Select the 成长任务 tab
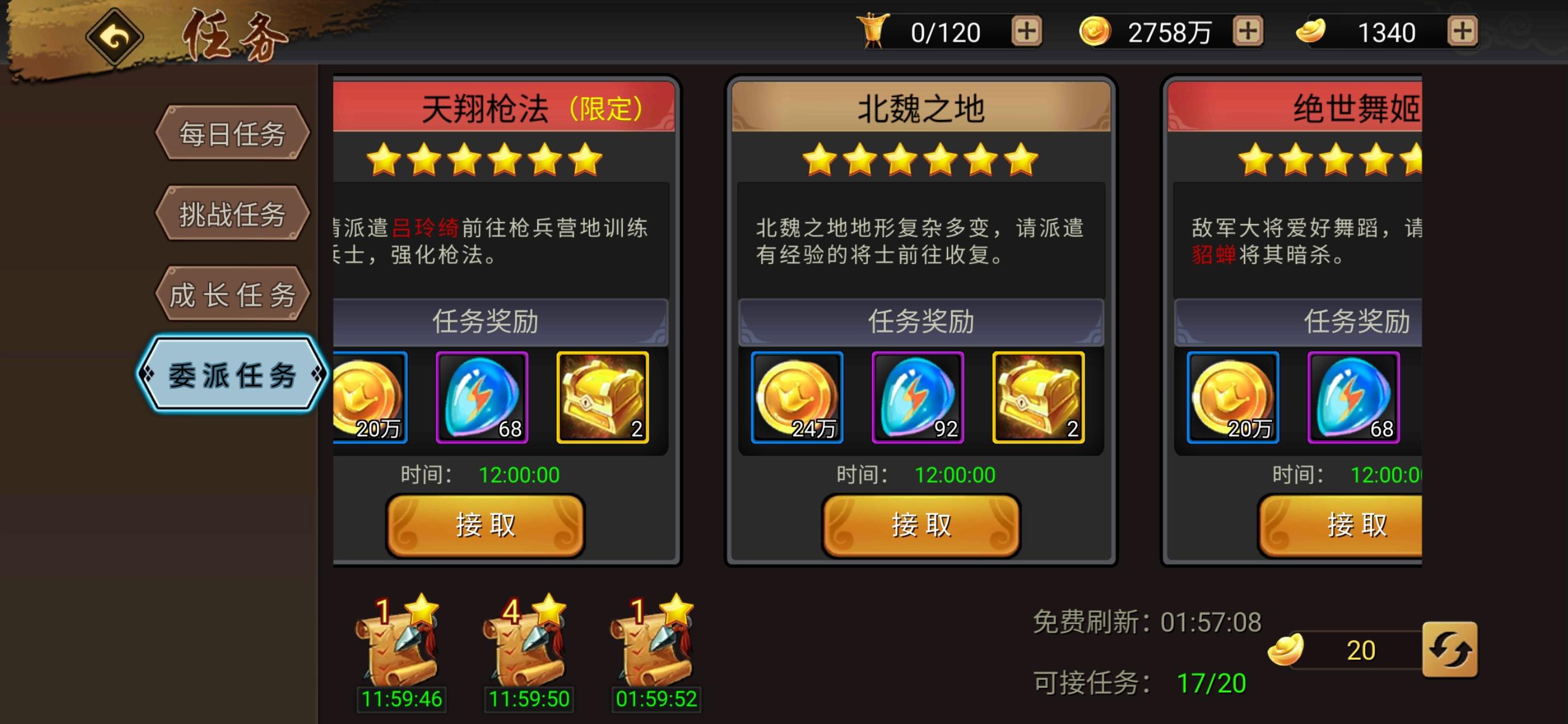Image resolution: width=1568 pixels, height=724 pixels. click(232, 296)
